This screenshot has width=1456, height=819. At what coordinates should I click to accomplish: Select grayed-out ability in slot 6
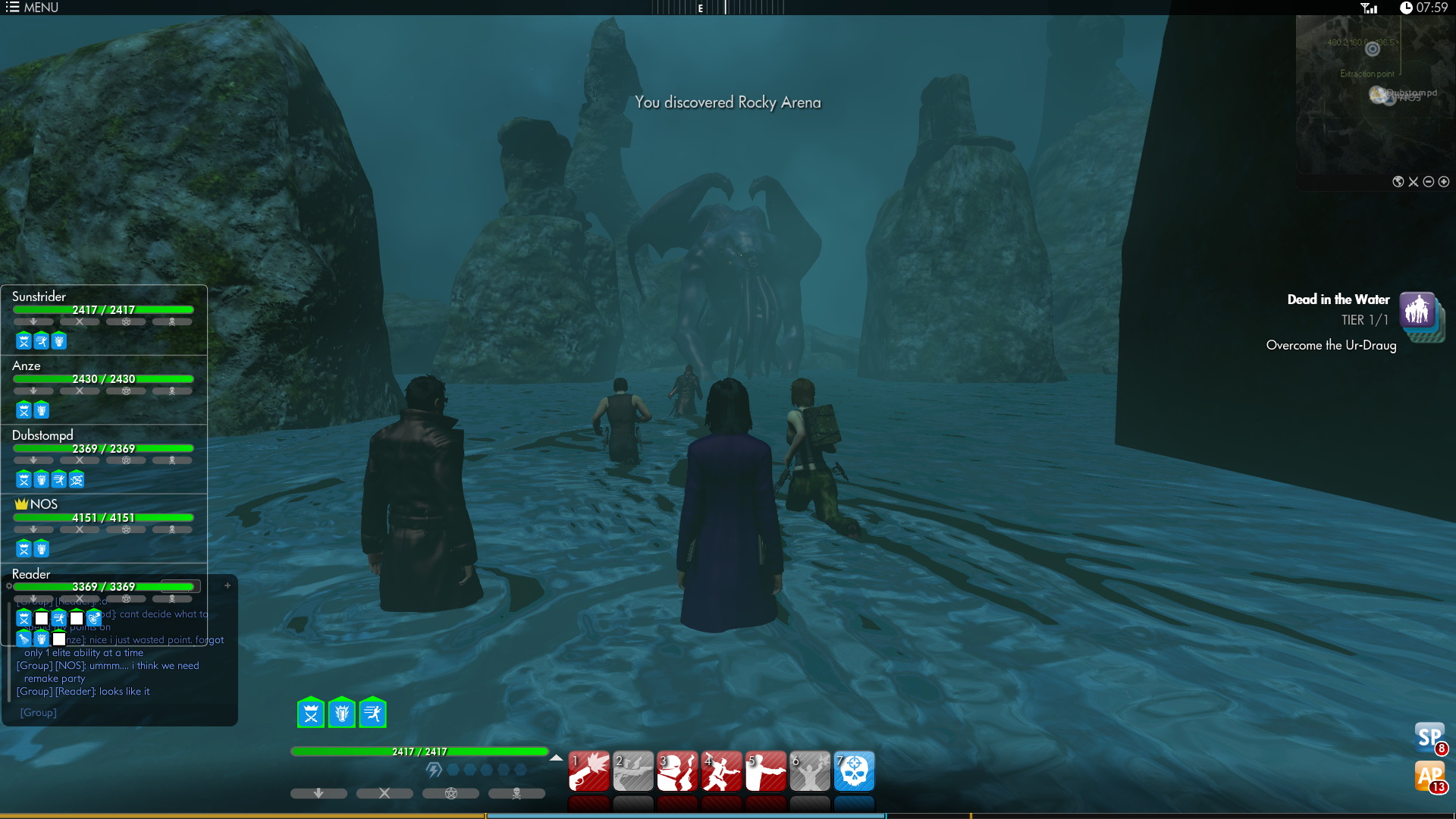pos(810,771)
